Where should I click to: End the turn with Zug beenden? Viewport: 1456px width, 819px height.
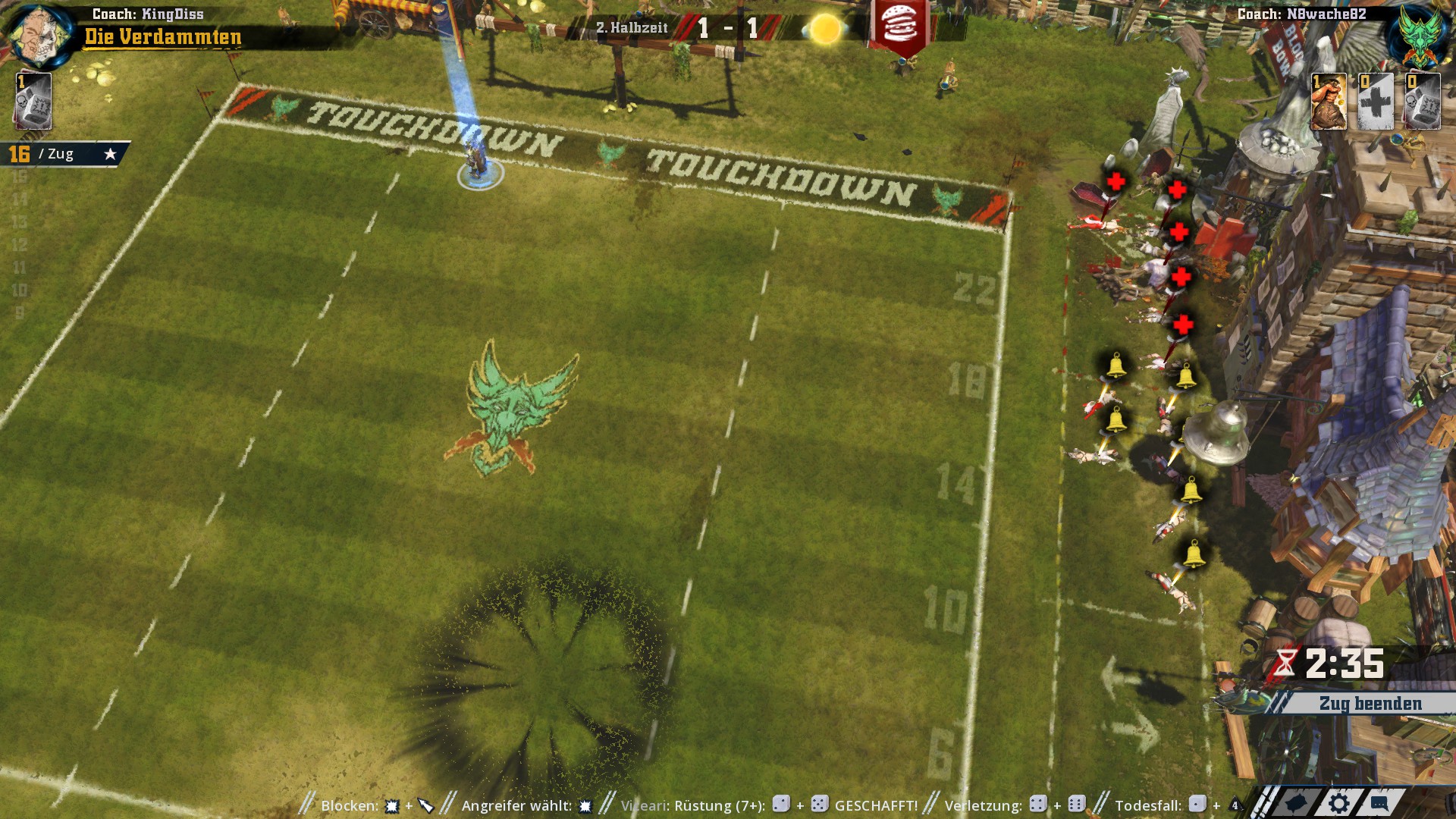point(1370,704)
